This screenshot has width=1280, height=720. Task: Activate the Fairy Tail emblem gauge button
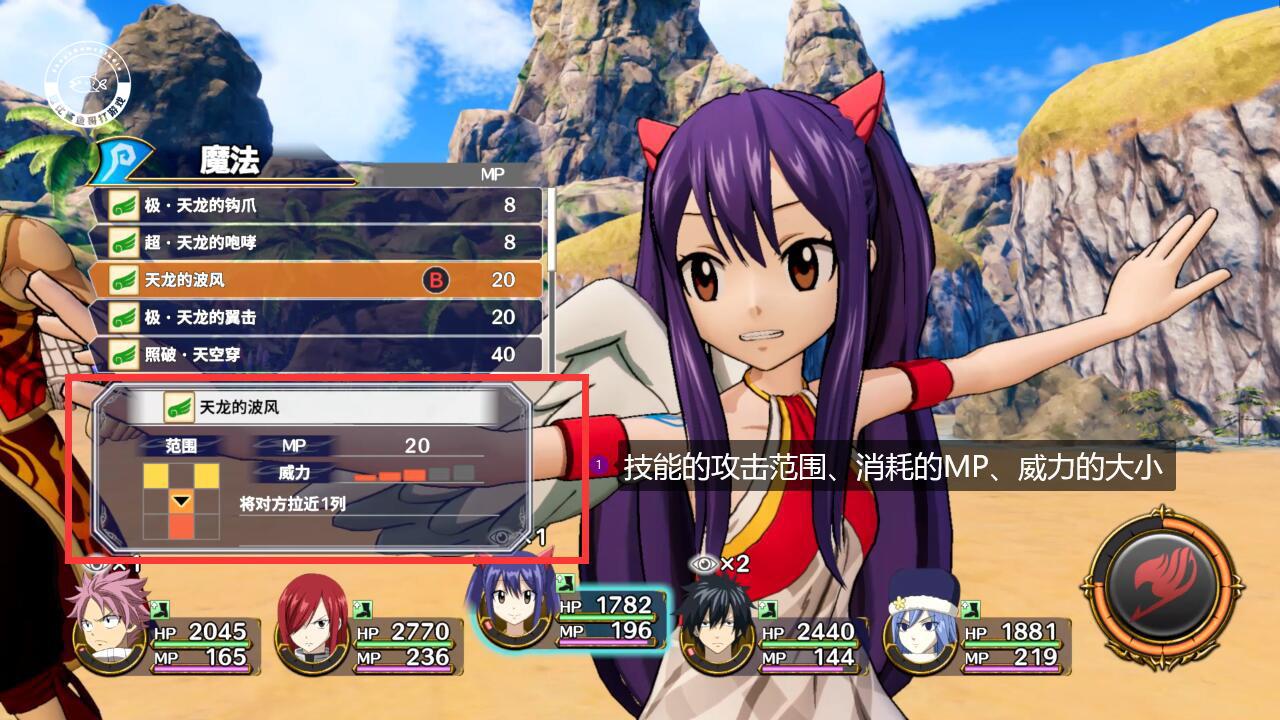point(1162,590)
